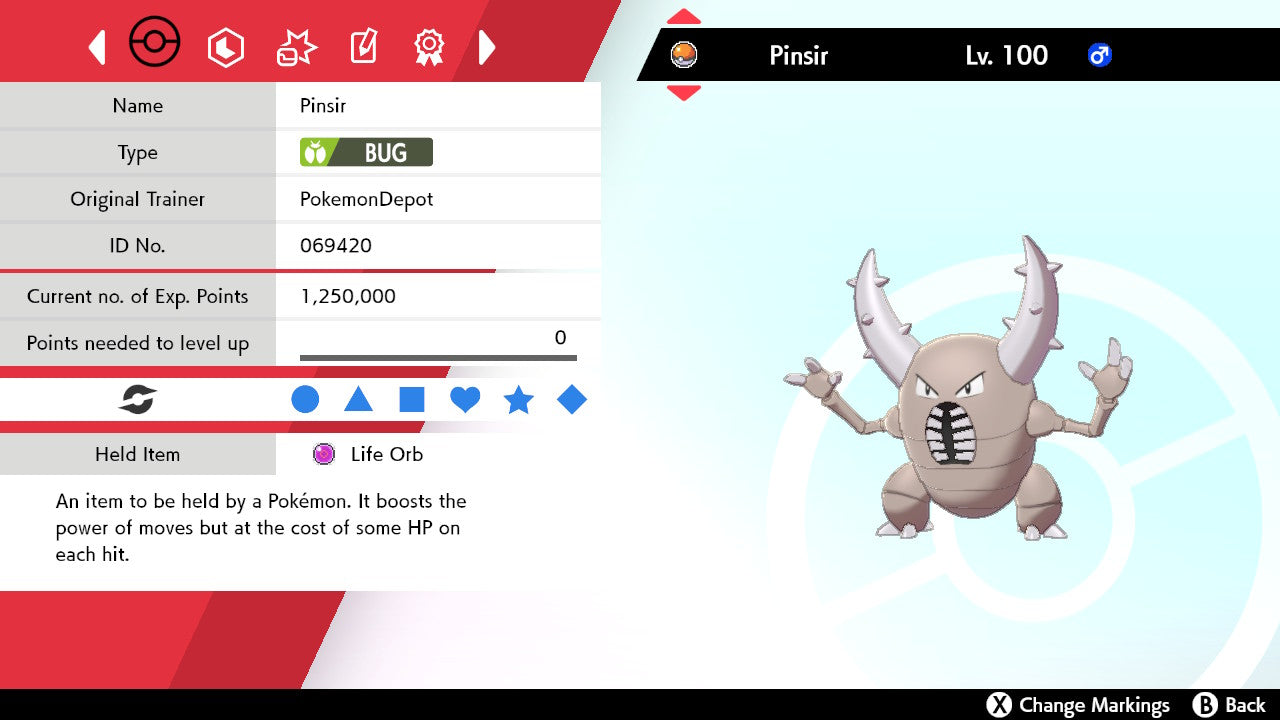Toggle the heart marking
The width and height of the screenshot is (1280, 720).
tap(465, 400)
